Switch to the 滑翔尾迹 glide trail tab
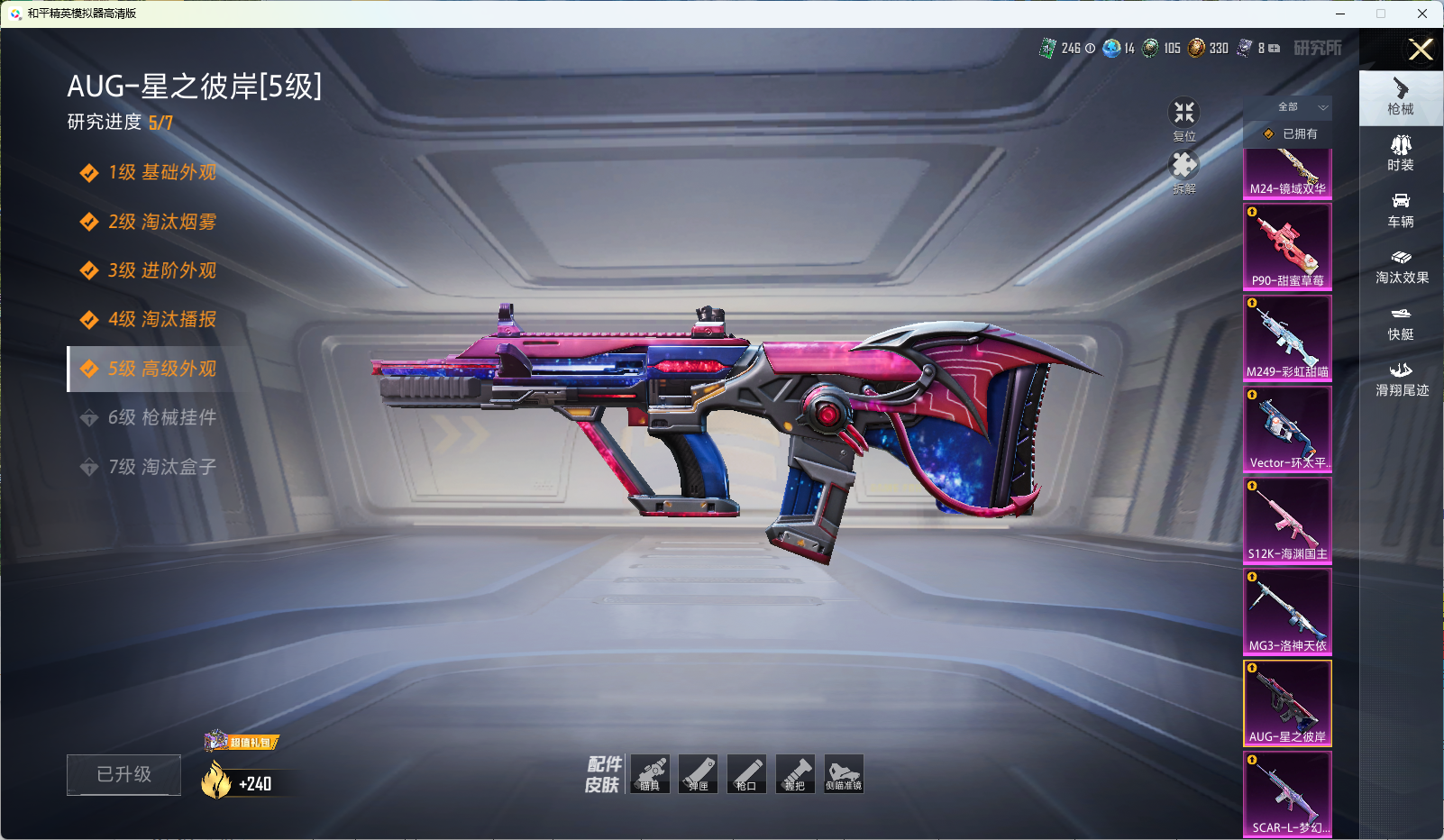The image size is (1444, 840). click(x=1402, y=379)
